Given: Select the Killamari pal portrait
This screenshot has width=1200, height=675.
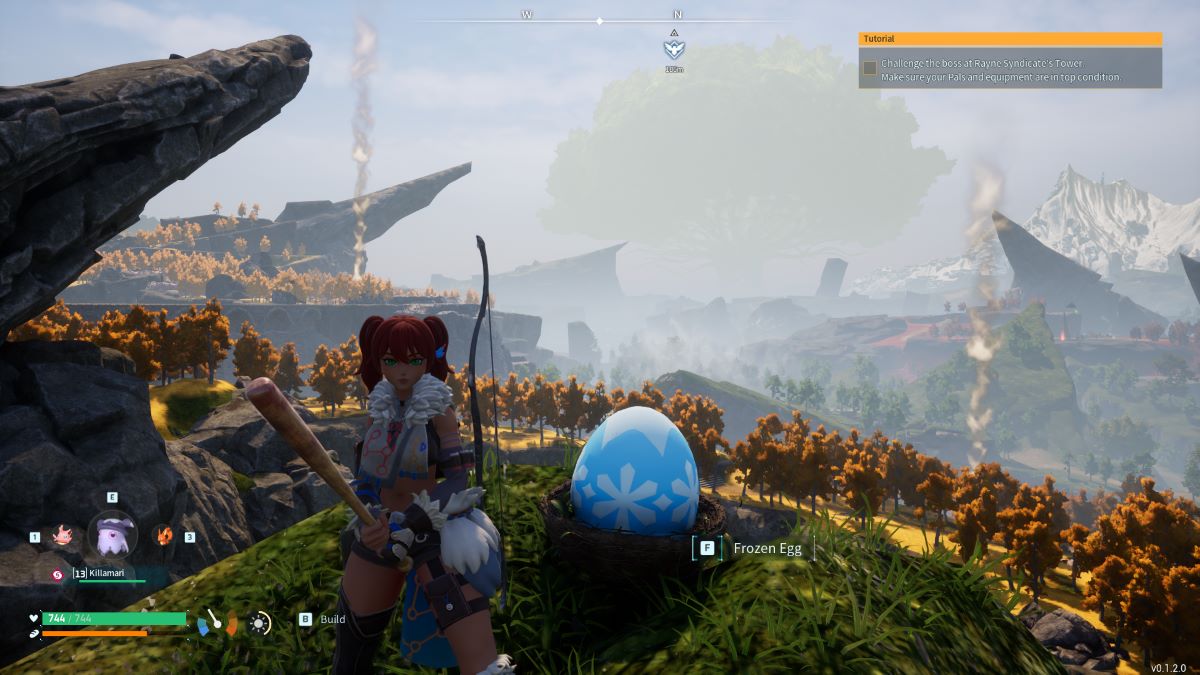Looking at the screenshot, I should pos(112,535).
